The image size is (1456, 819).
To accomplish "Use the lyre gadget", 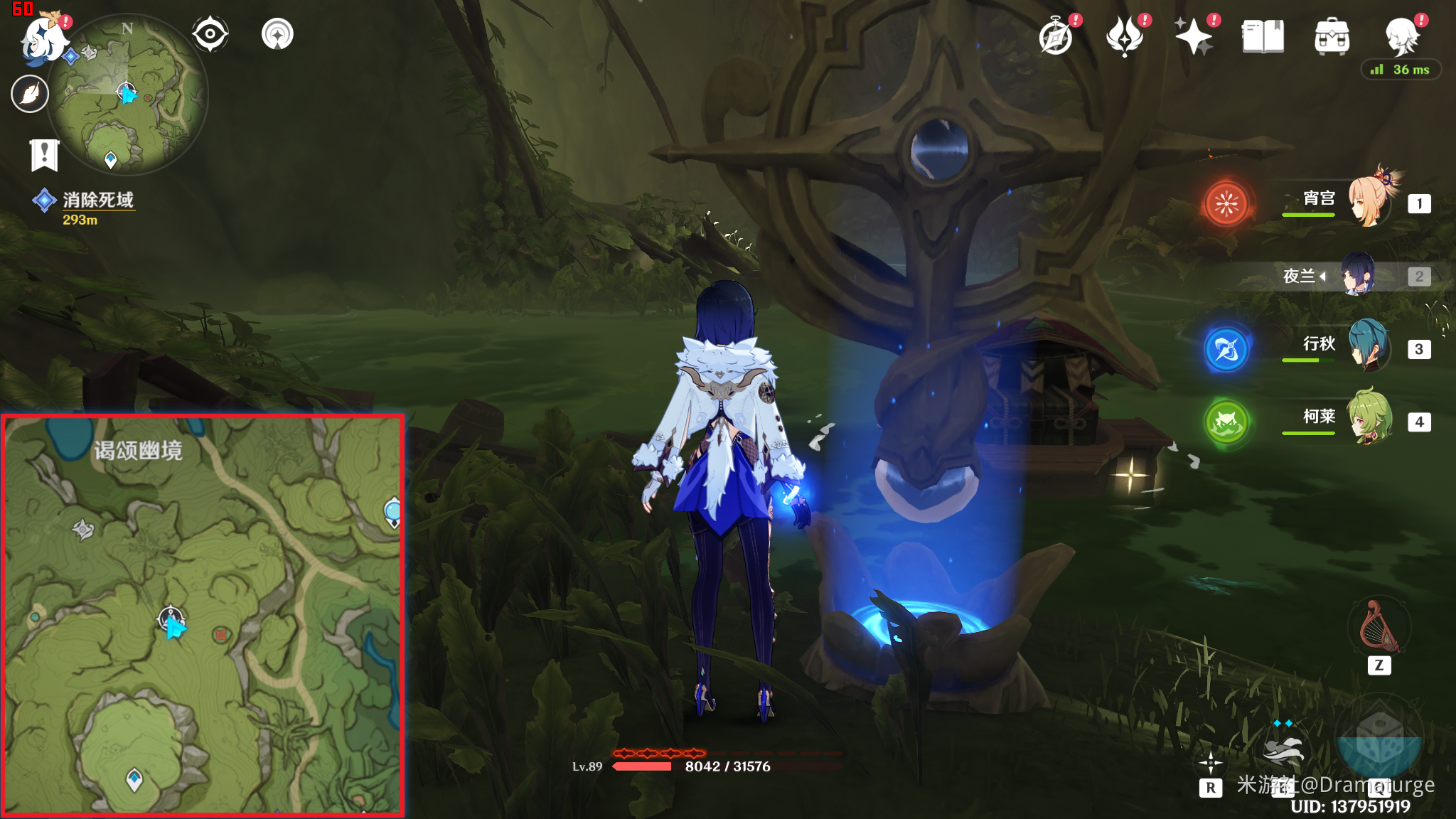I will pos(1378,626).
